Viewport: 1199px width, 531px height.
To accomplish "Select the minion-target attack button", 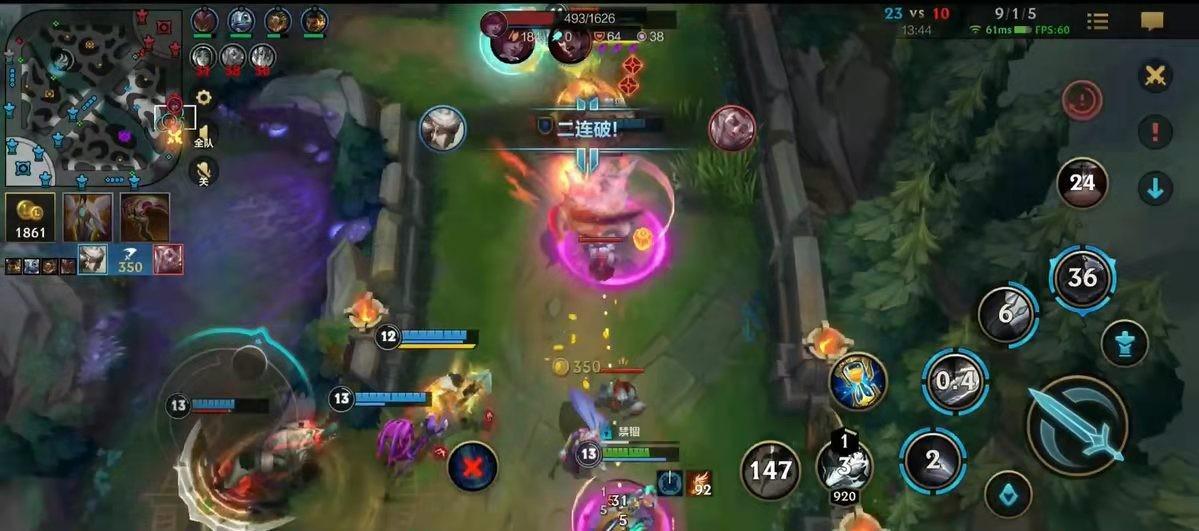I will pyautogui.click(x=1007, y=494).
